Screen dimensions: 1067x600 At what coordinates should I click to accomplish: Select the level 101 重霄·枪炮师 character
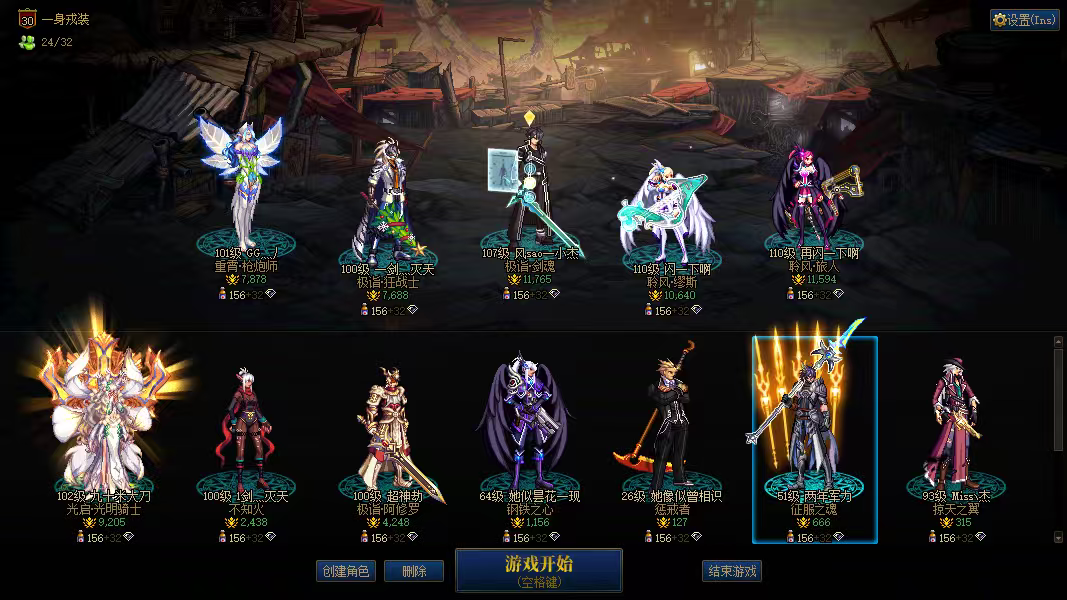pyautogui.click(x=241, y=190)
